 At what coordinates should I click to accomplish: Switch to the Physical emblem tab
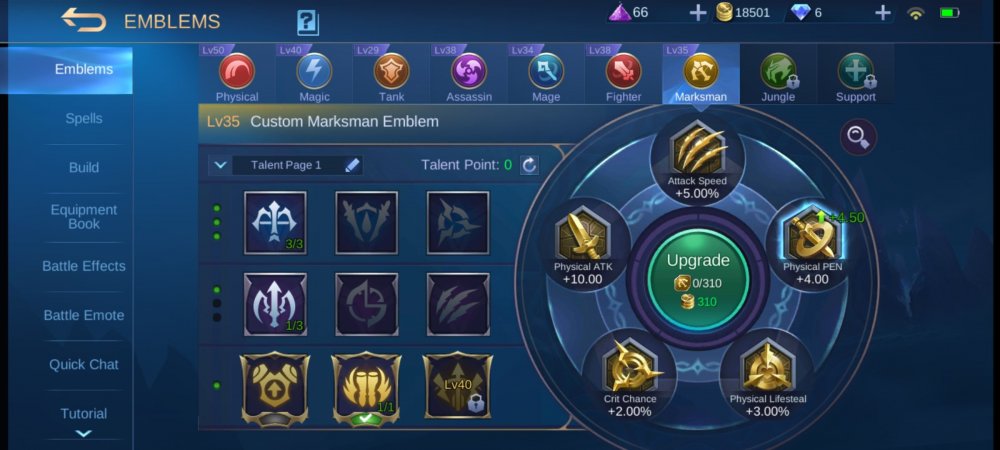[x=237, y=75]
